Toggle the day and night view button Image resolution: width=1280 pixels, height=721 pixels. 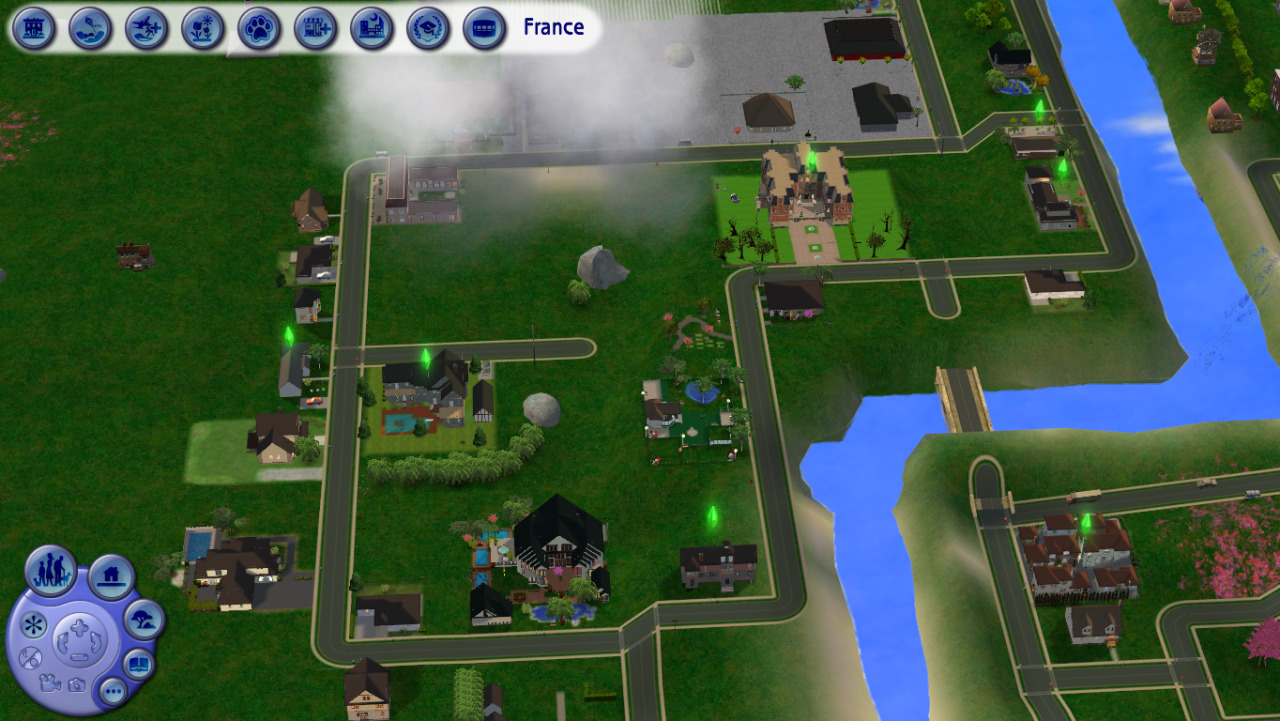click(30, 657)
